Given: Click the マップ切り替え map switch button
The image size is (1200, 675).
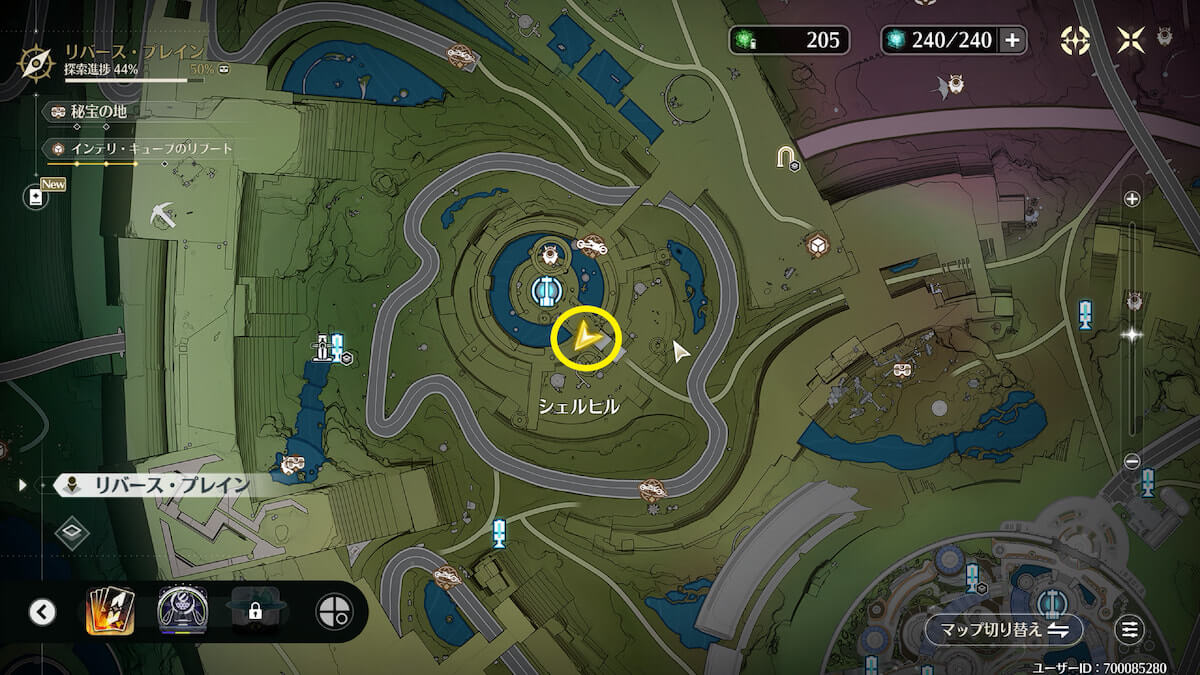Looking at the screenshot, I should [1003, 630].
